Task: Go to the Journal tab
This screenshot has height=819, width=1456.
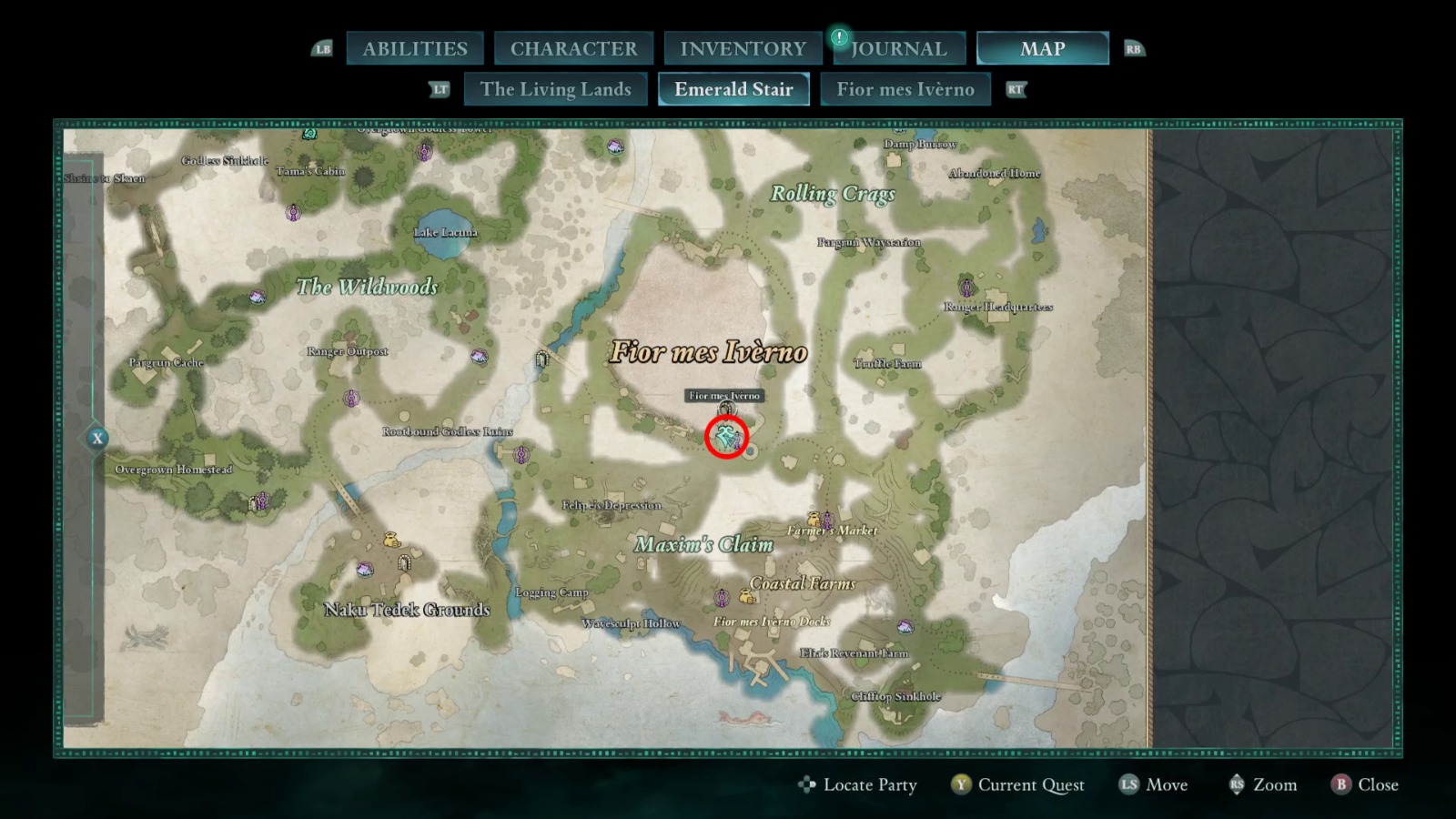Action: (x=898, y=48)
